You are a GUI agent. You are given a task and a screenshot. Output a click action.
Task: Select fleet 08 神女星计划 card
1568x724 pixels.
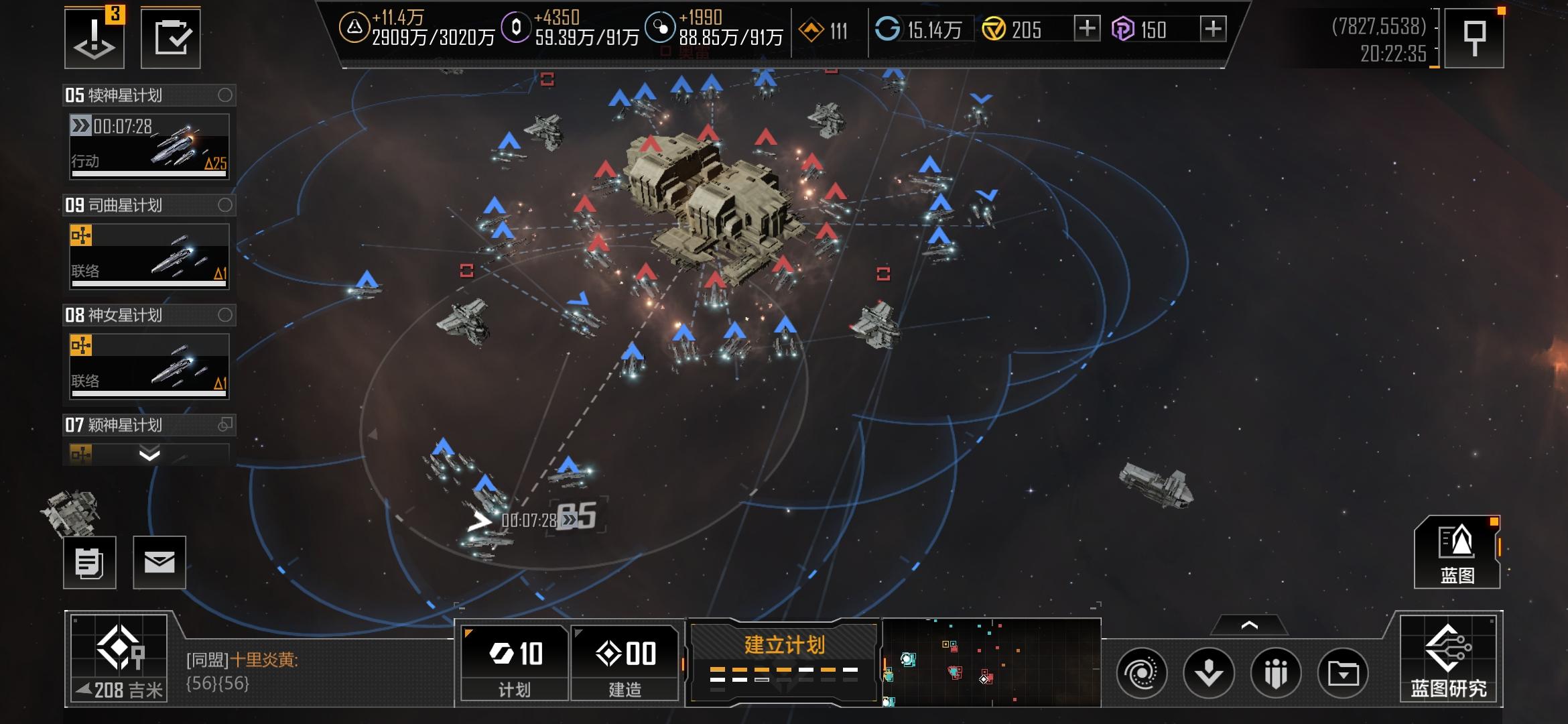tap(149, 366)
